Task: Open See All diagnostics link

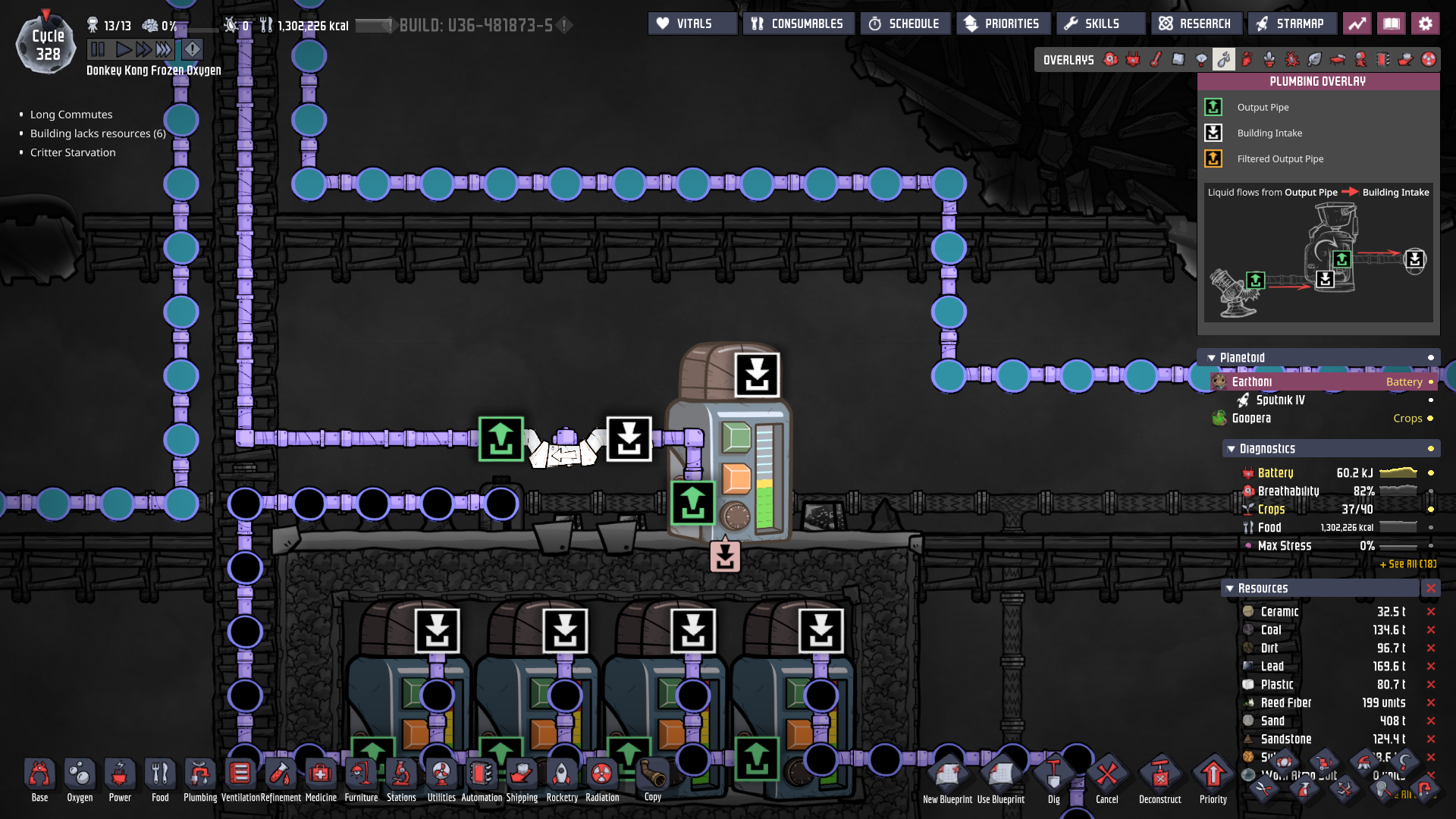Action: point(1409,564)
